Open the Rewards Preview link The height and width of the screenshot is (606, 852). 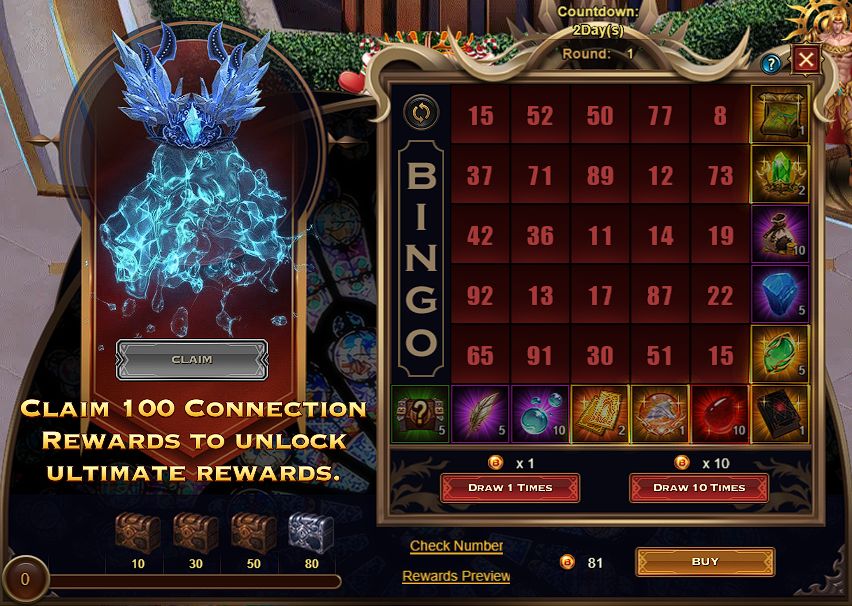[x=456, y=576]
